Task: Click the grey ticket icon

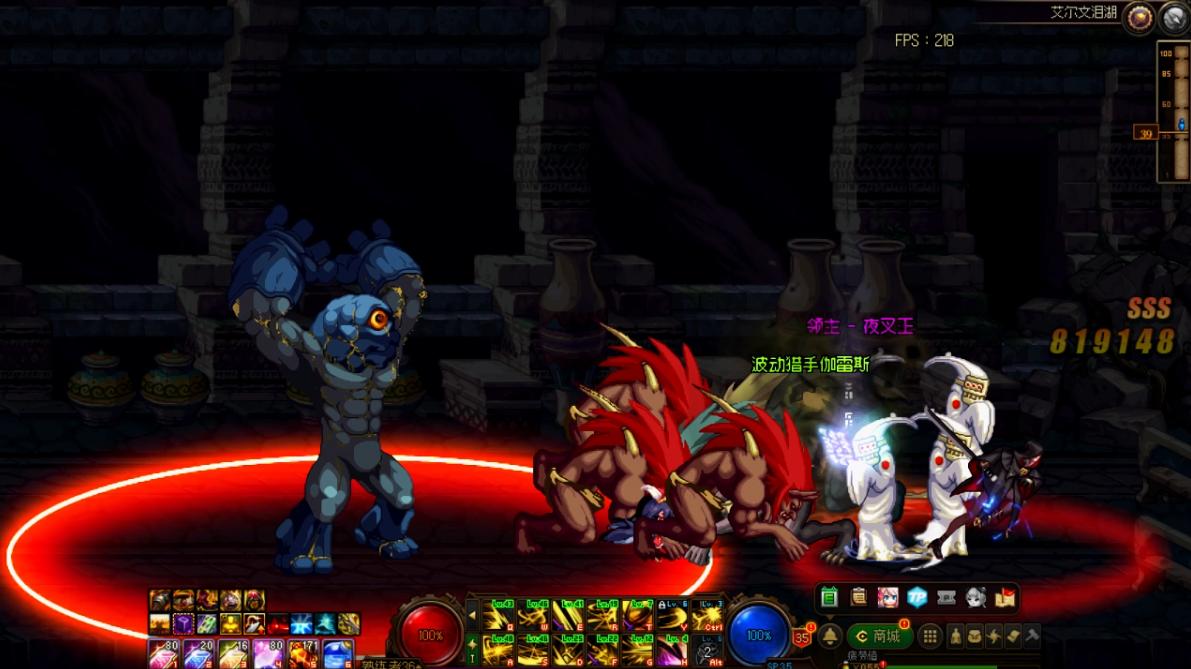Action: (x=947, y=598)
